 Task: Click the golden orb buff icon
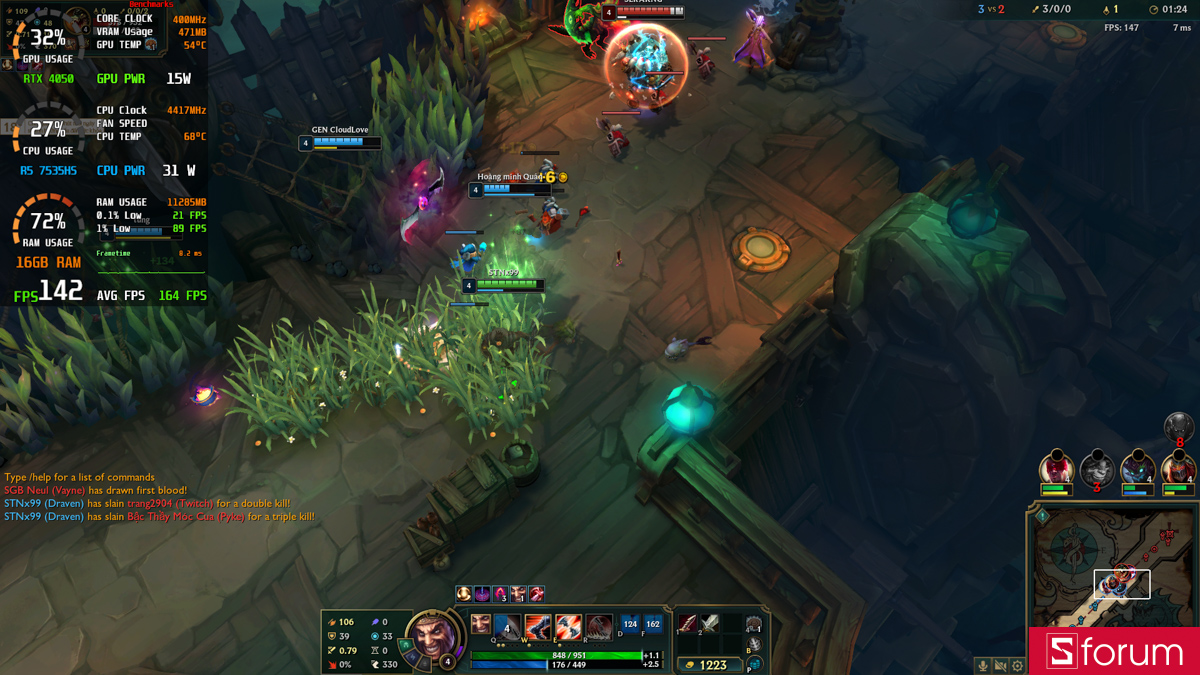click(x=464, y=594)
